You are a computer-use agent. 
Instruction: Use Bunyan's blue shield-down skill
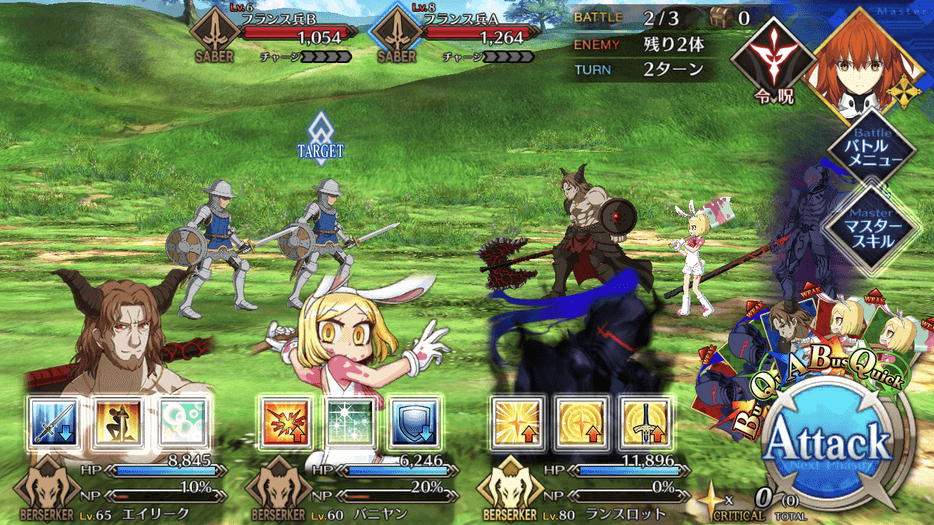413,421
